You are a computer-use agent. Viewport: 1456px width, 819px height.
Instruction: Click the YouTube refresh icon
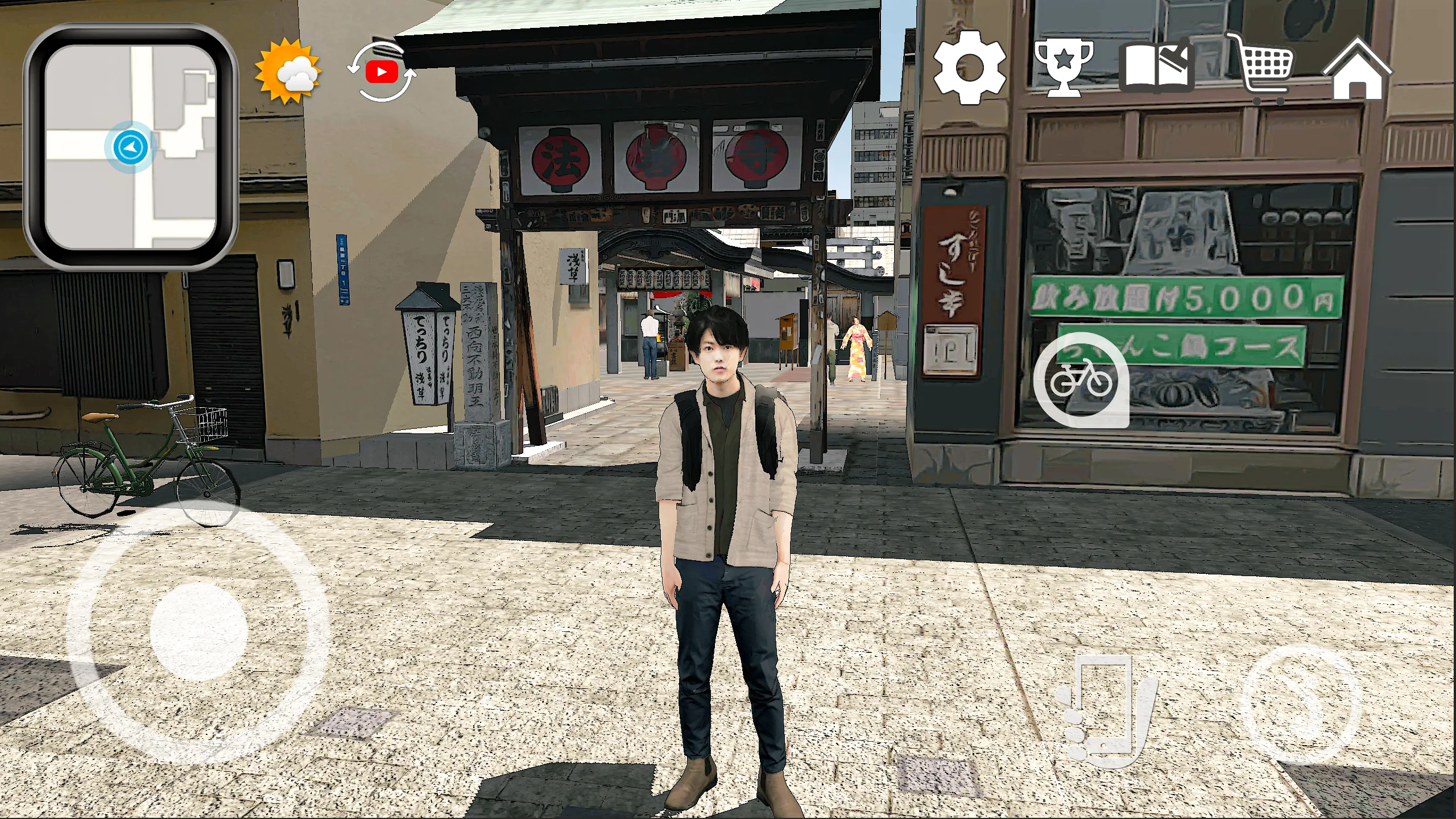(382, 72)
